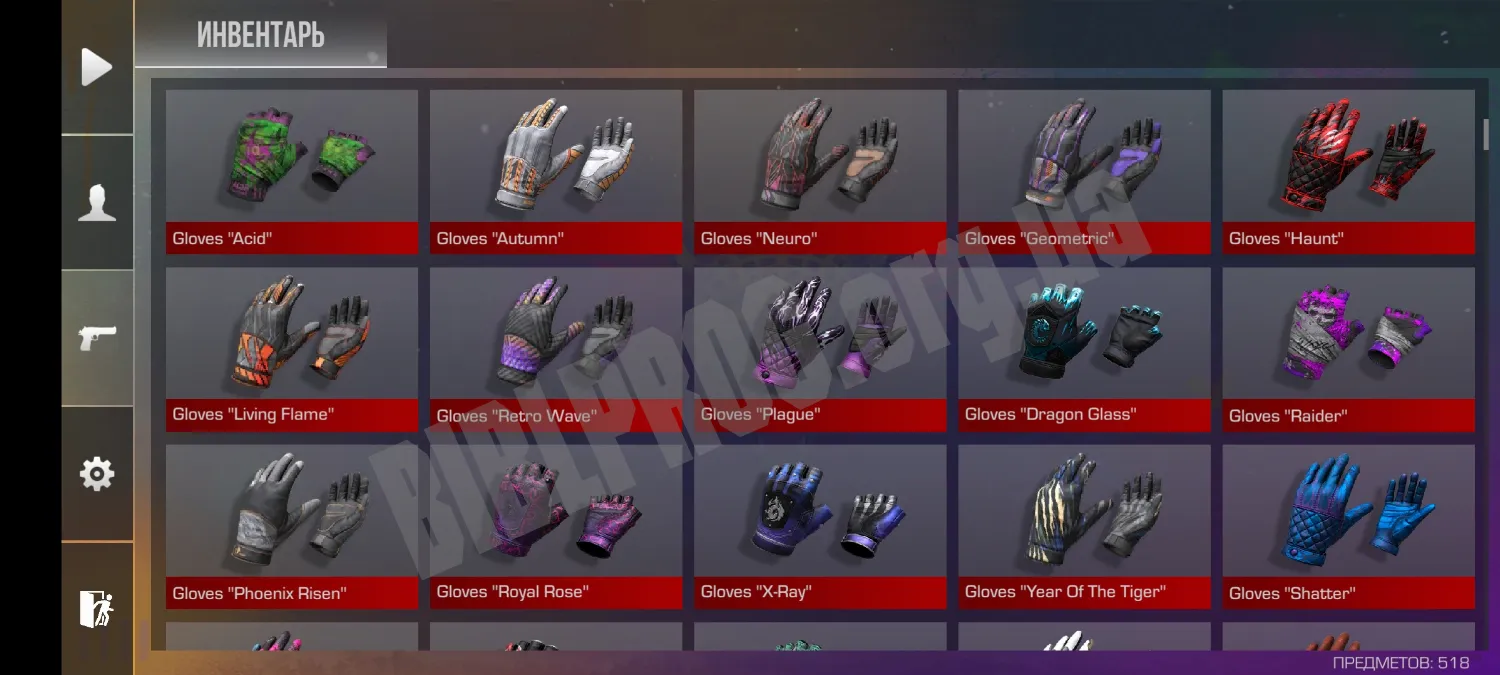Choose the Gloves "Royal Rose" item
The image size is (1500, 675).
point(556,526)
